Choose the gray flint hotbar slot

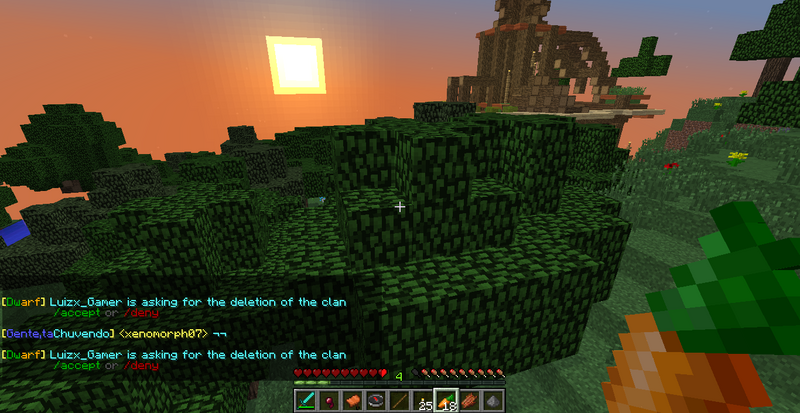coord(492,401)
